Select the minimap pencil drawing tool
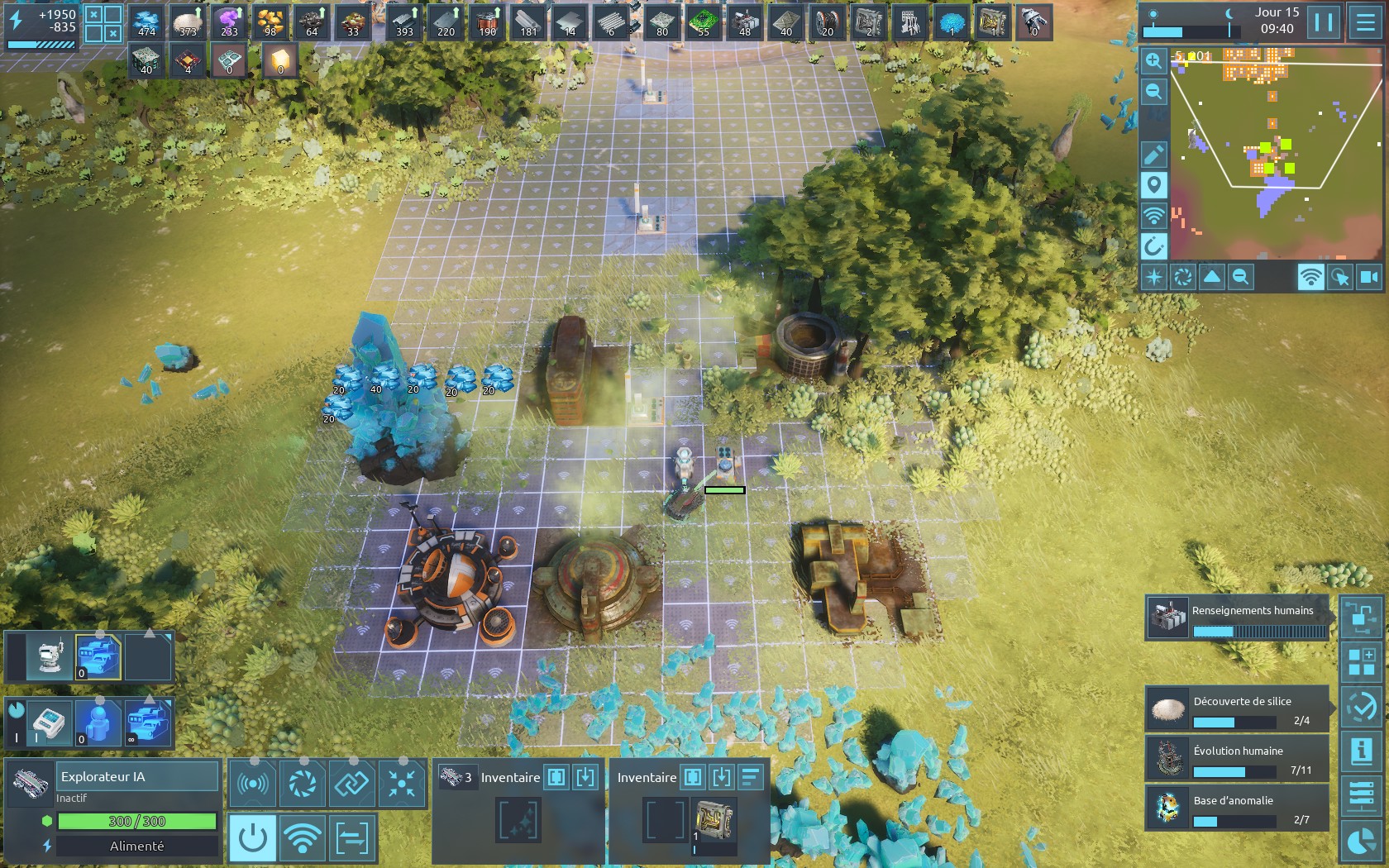 (x=1153, y=154)
